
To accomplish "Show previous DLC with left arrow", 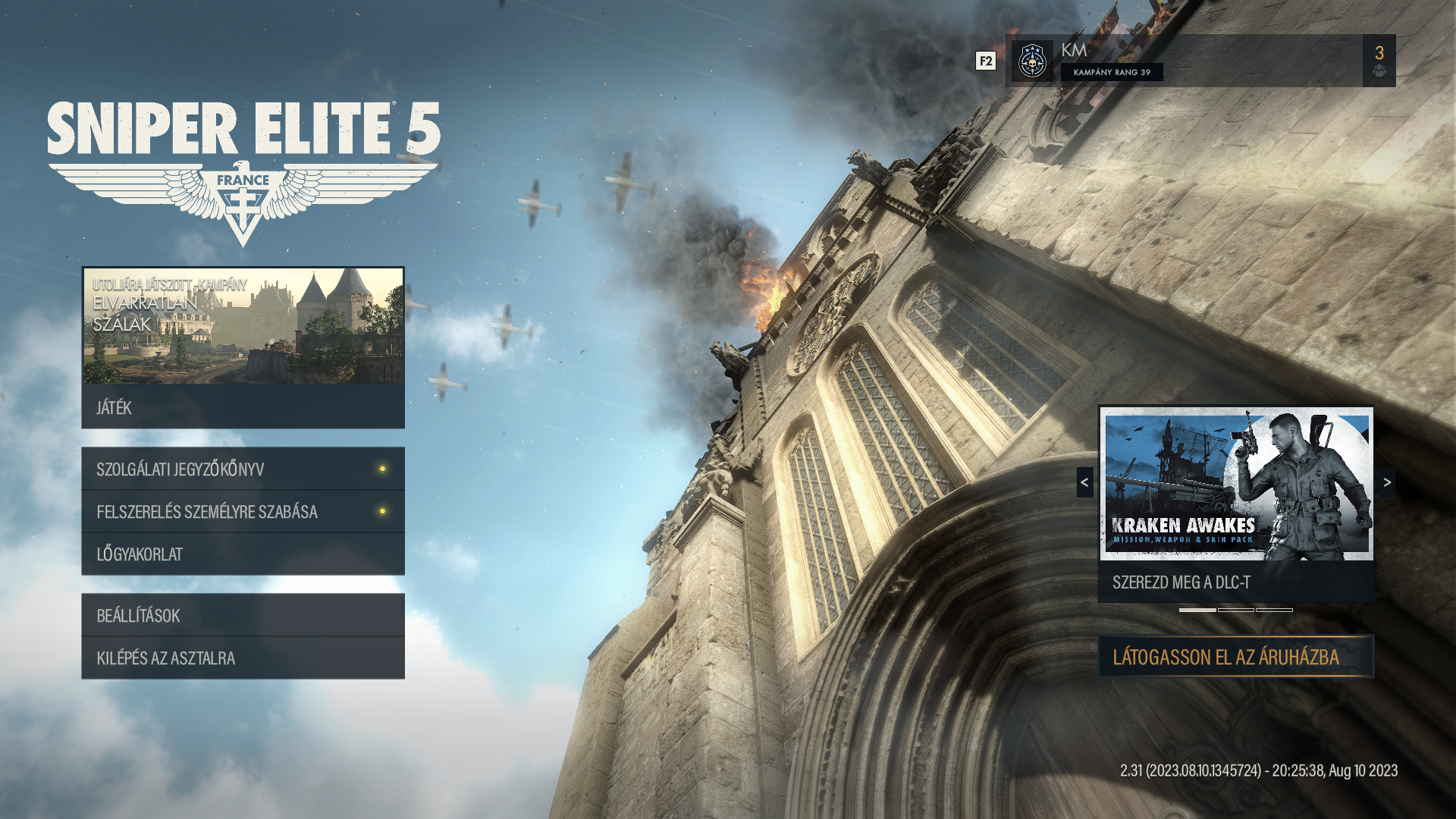I will tap(1084, 482).
